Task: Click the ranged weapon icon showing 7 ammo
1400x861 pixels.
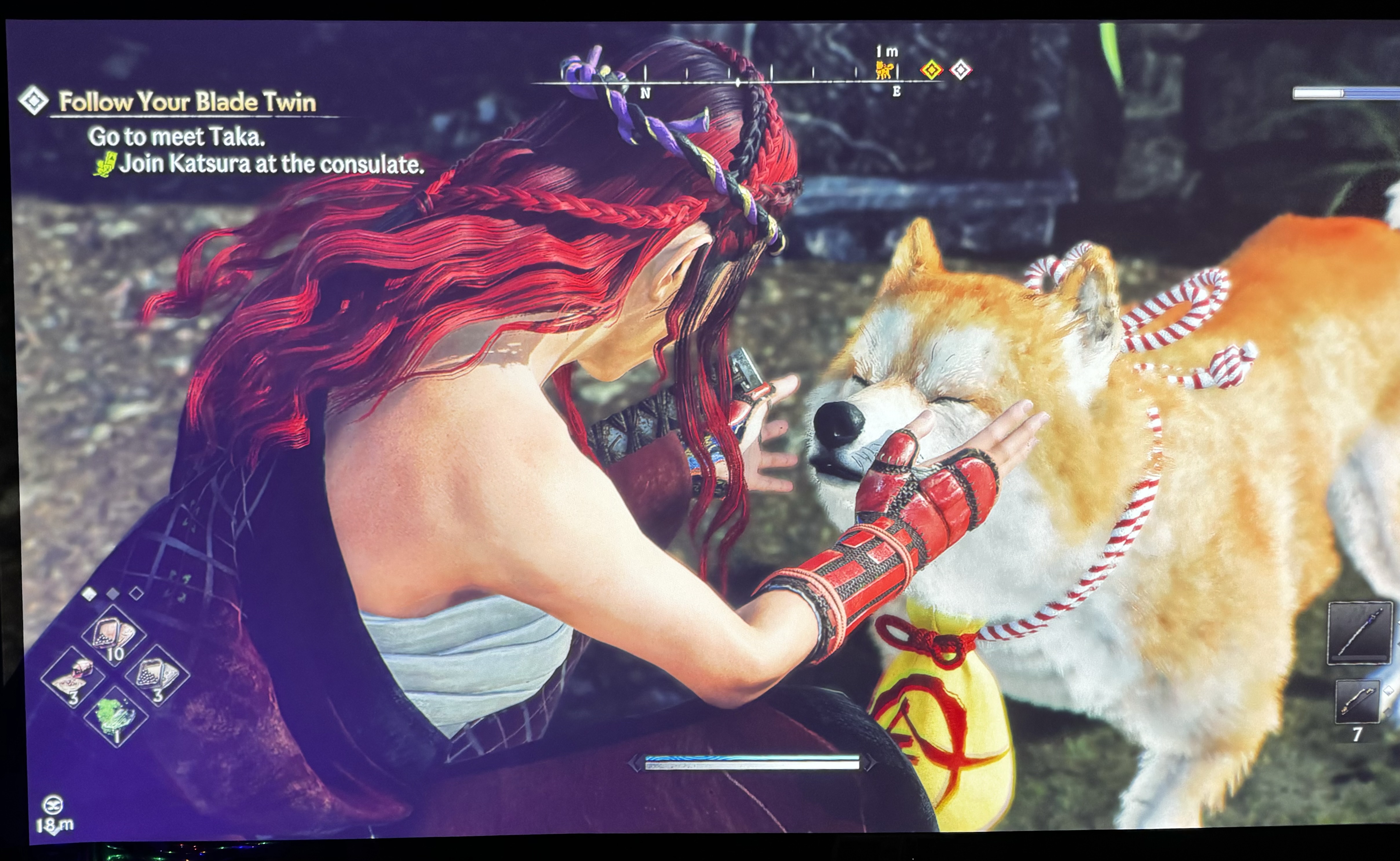Action: (1358, 701)
